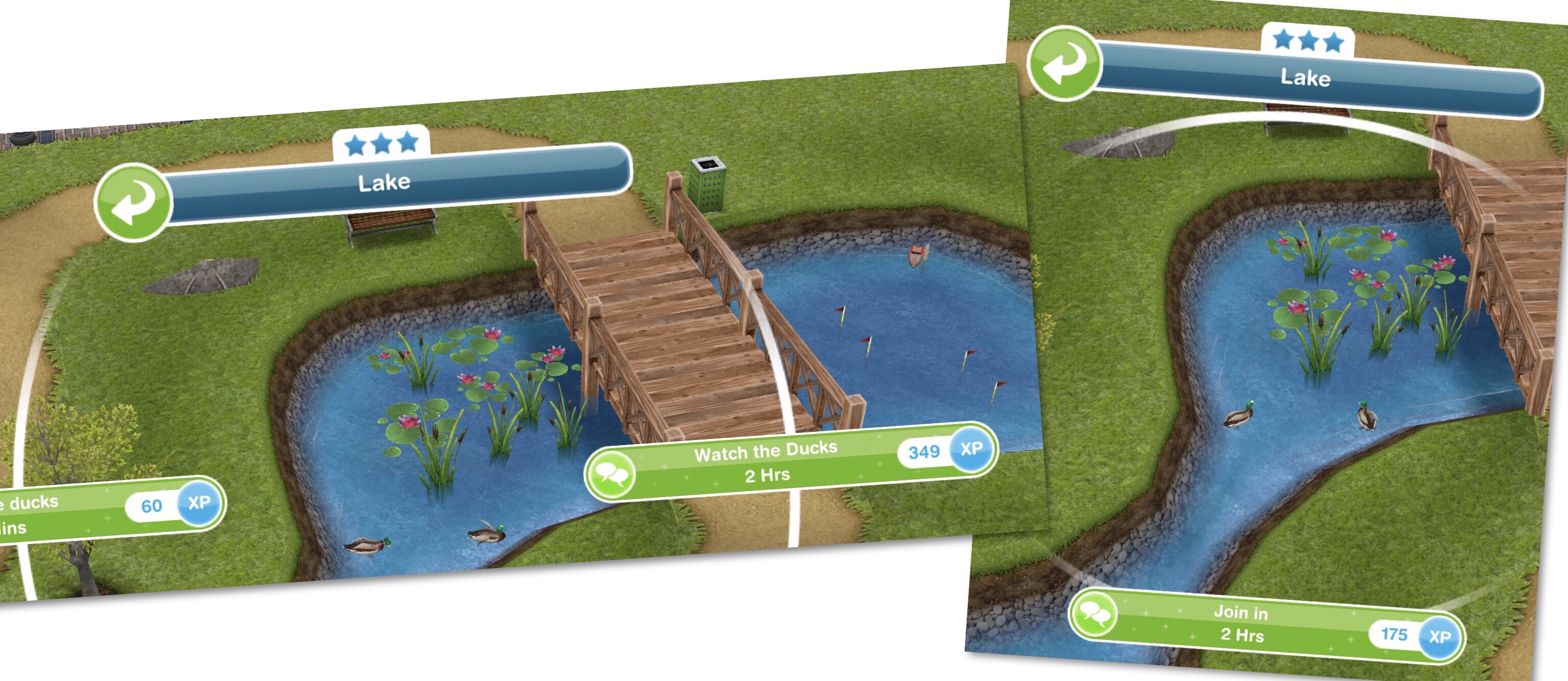Open the right Lake title banner
Screen dimensions: 1568x681
(x=1305, y=78)
